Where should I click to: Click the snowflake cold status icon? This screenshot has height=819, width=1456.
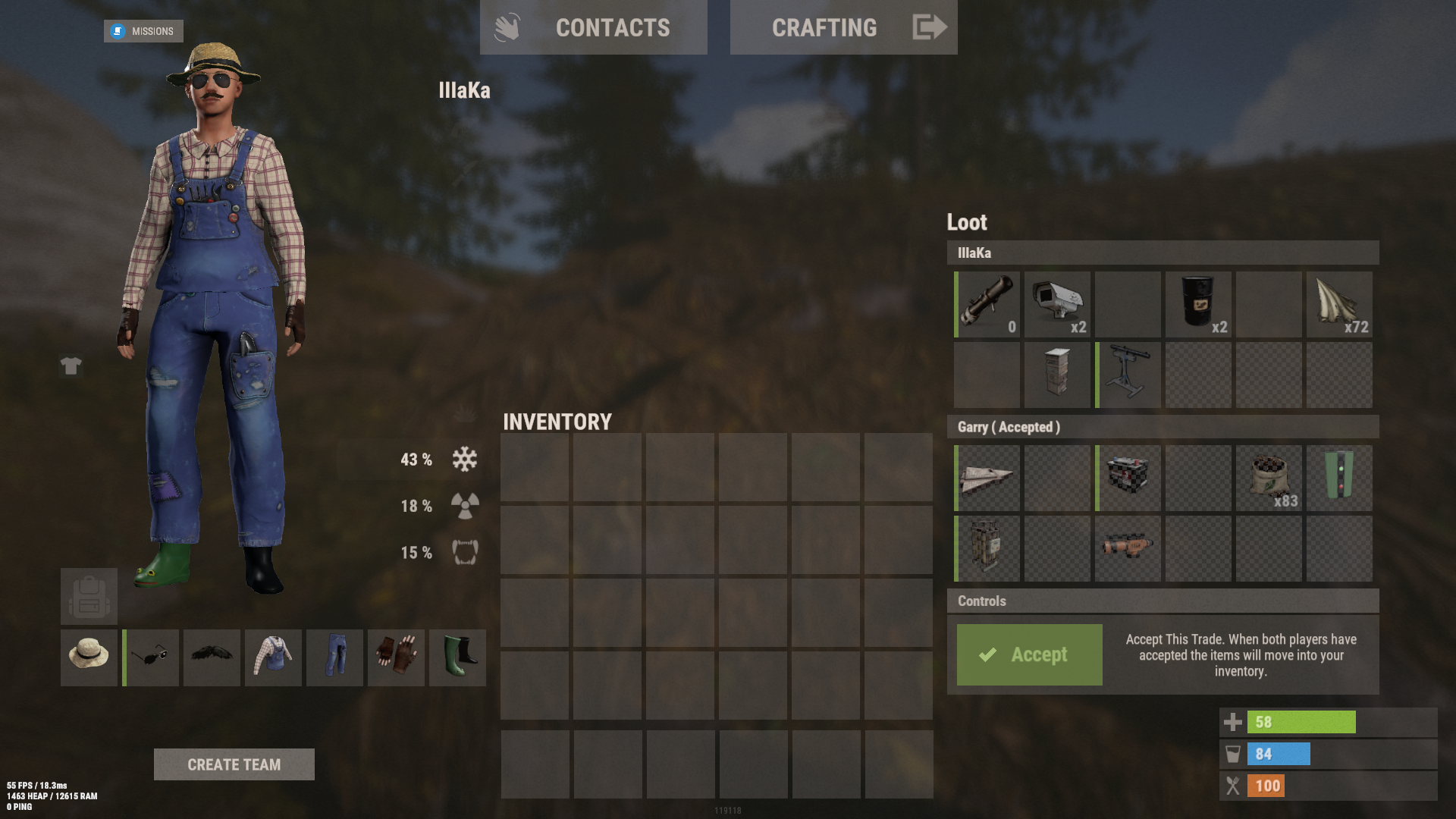pos(464,459)
